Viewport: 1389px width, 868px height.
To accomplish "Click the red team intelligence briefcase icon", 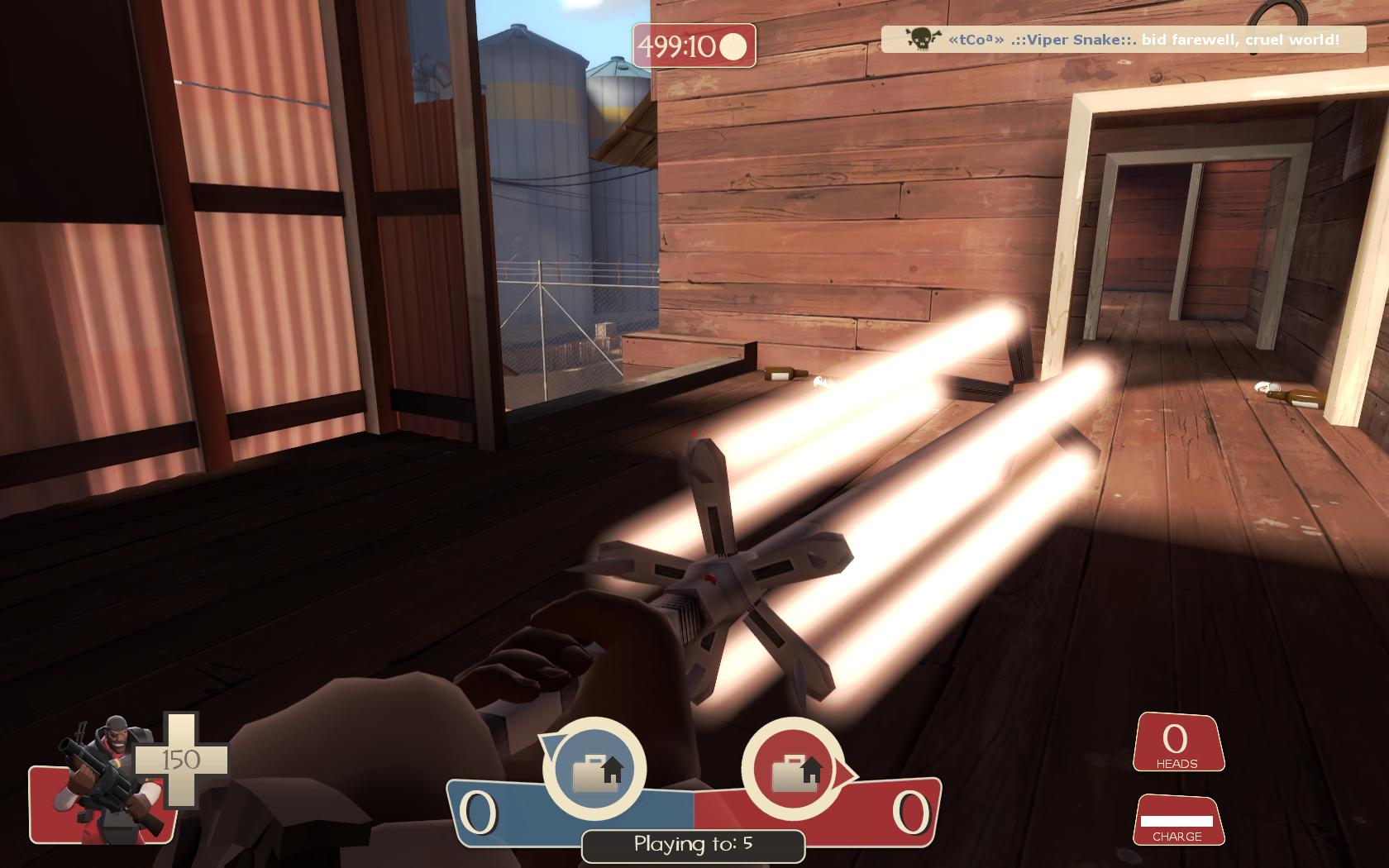I will pyautogui.click(x=794, y=770).
